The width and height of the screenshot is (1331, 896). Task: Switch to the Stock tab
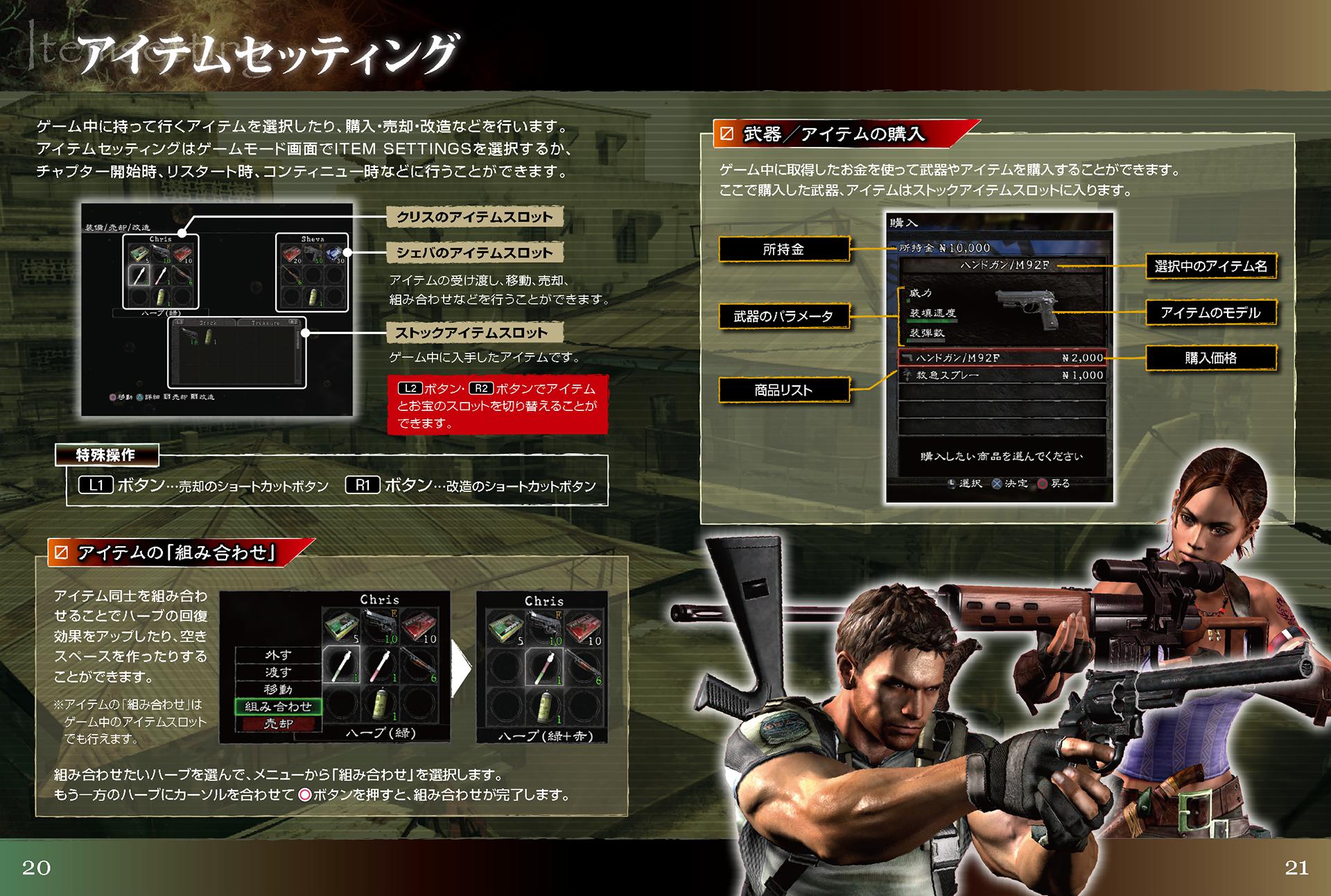(208, 323)
